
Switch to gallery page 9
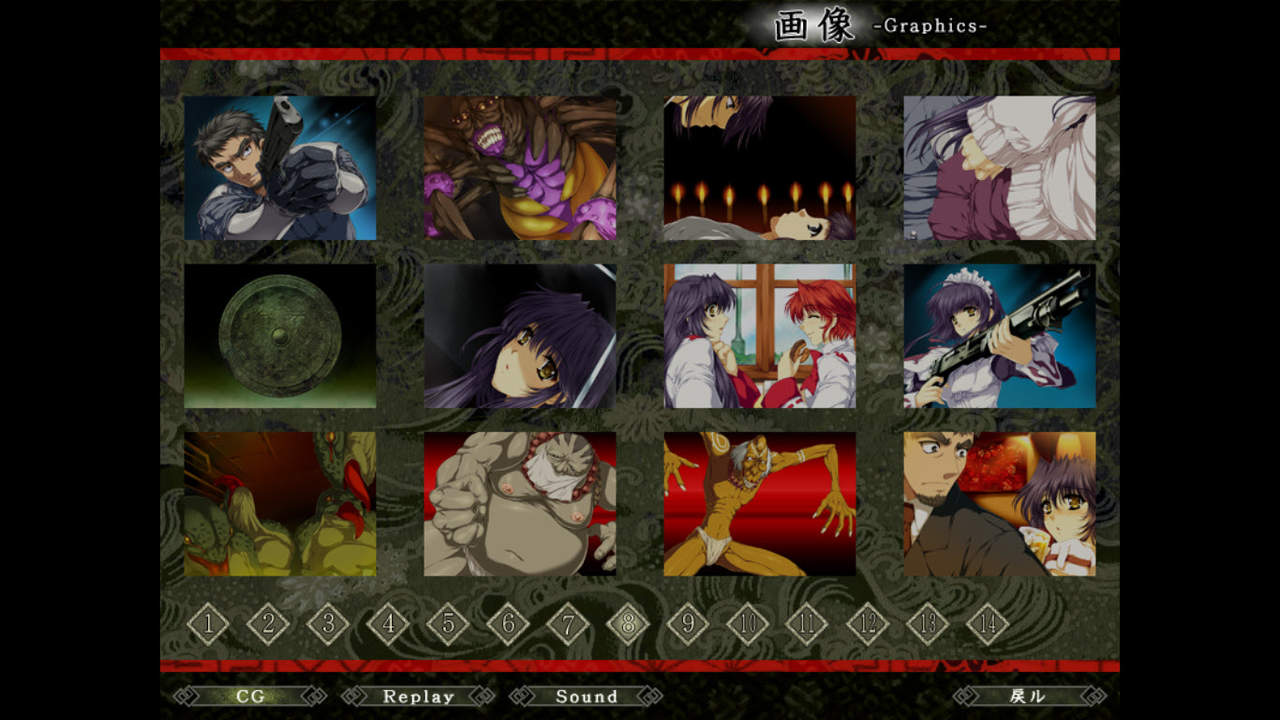pos(688,625)
